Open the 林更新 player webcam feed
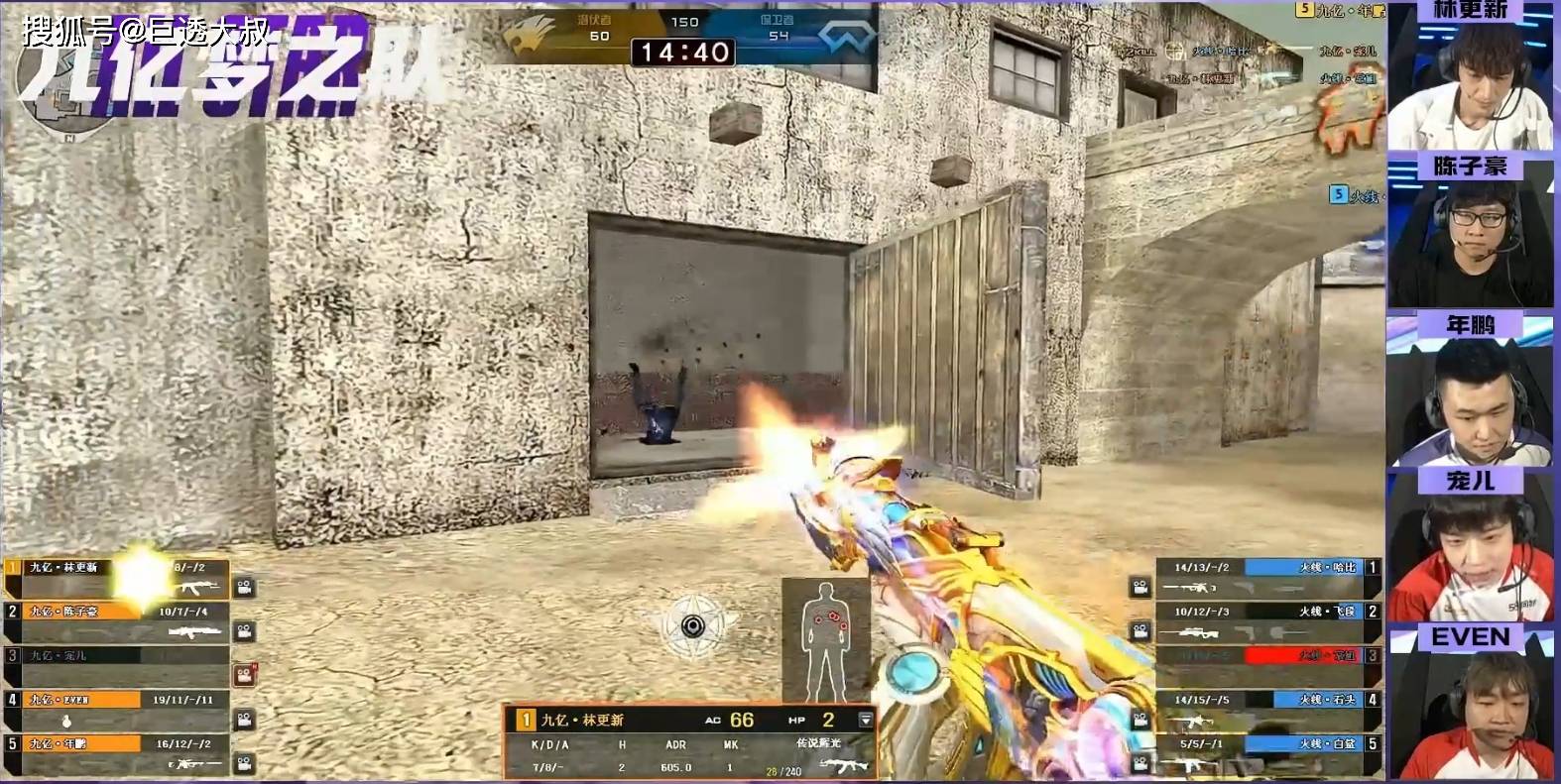 click(1470, 84)
